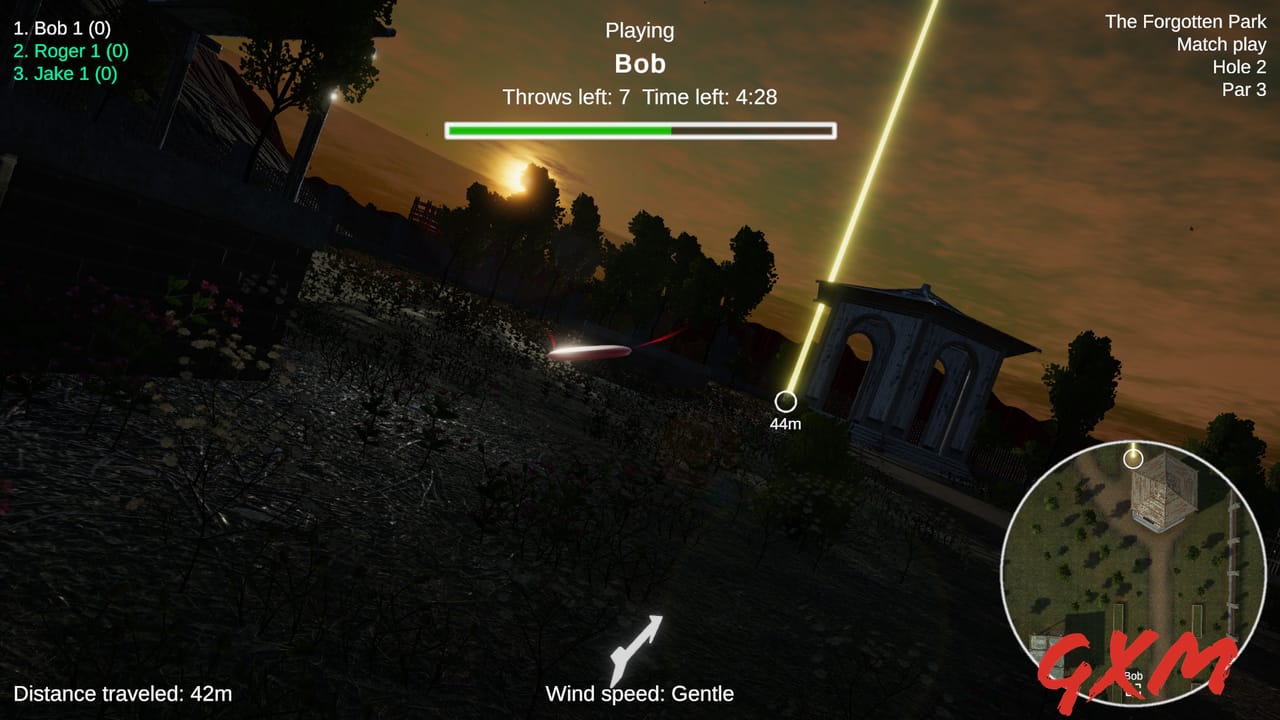Click the Par 3 indicator
1280x720 pixels.
[x=1246, y=89]
